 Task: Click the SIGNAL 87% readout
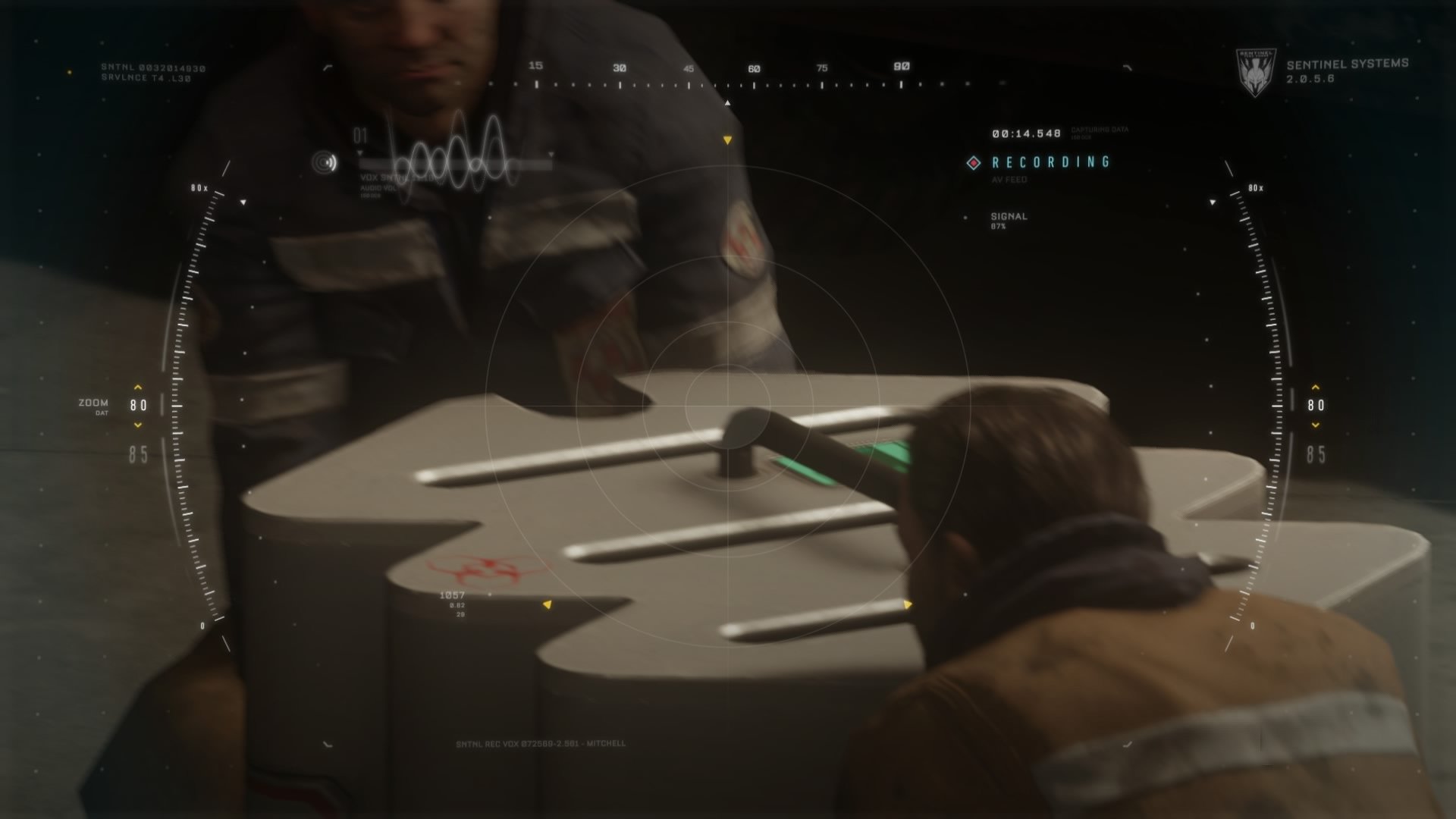(x=1007, y=221)
